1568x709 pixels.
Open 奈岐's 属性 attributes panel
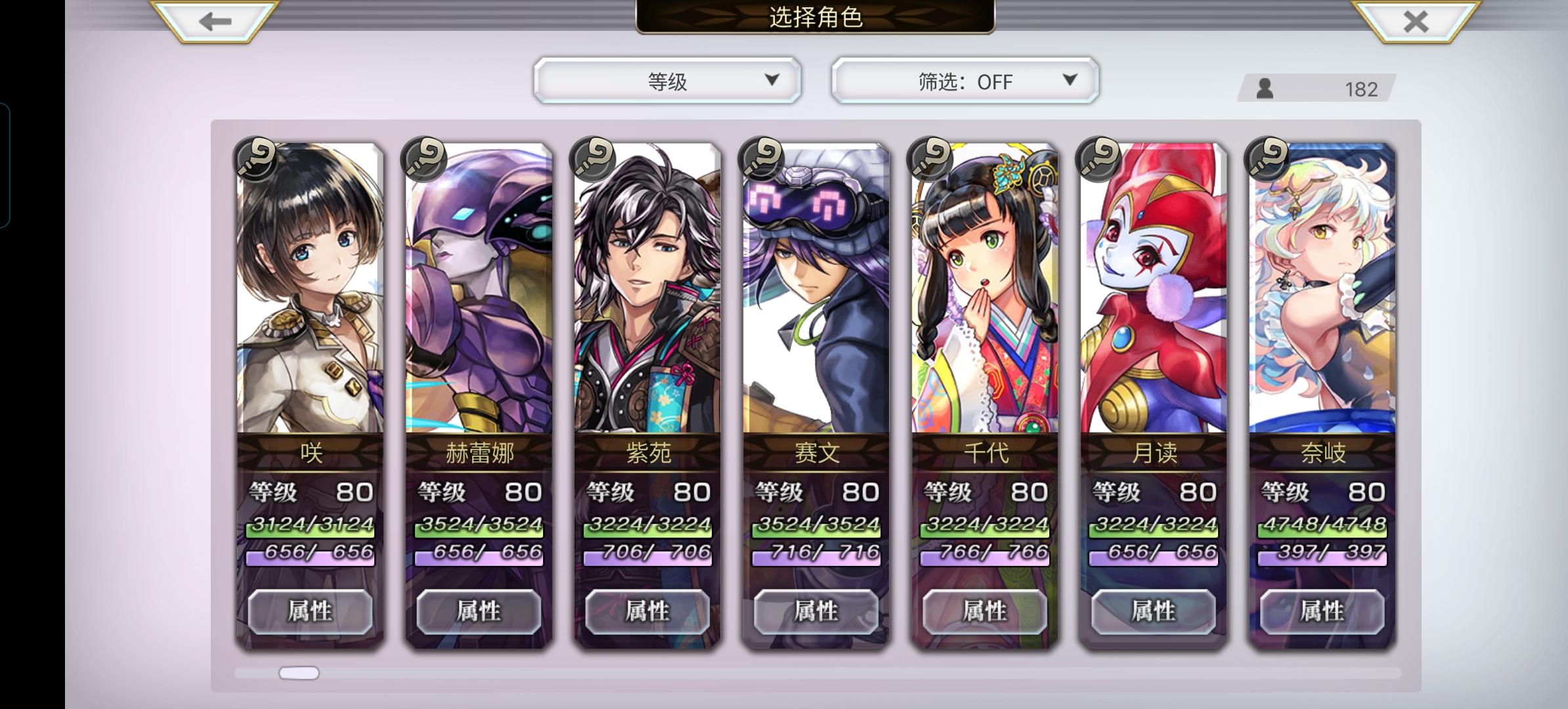(x=1320, y=611)
